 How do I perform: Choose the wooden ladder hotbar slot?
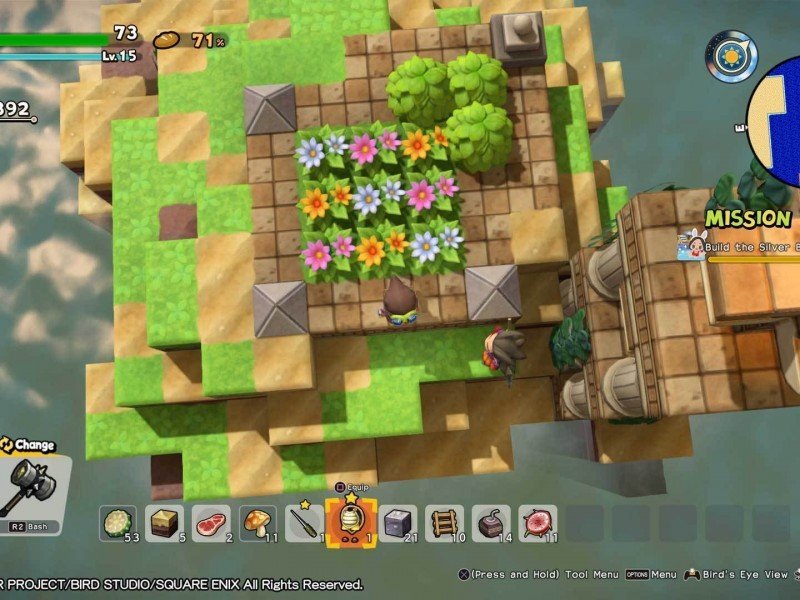pyautogui.click(x=444, y=523)
